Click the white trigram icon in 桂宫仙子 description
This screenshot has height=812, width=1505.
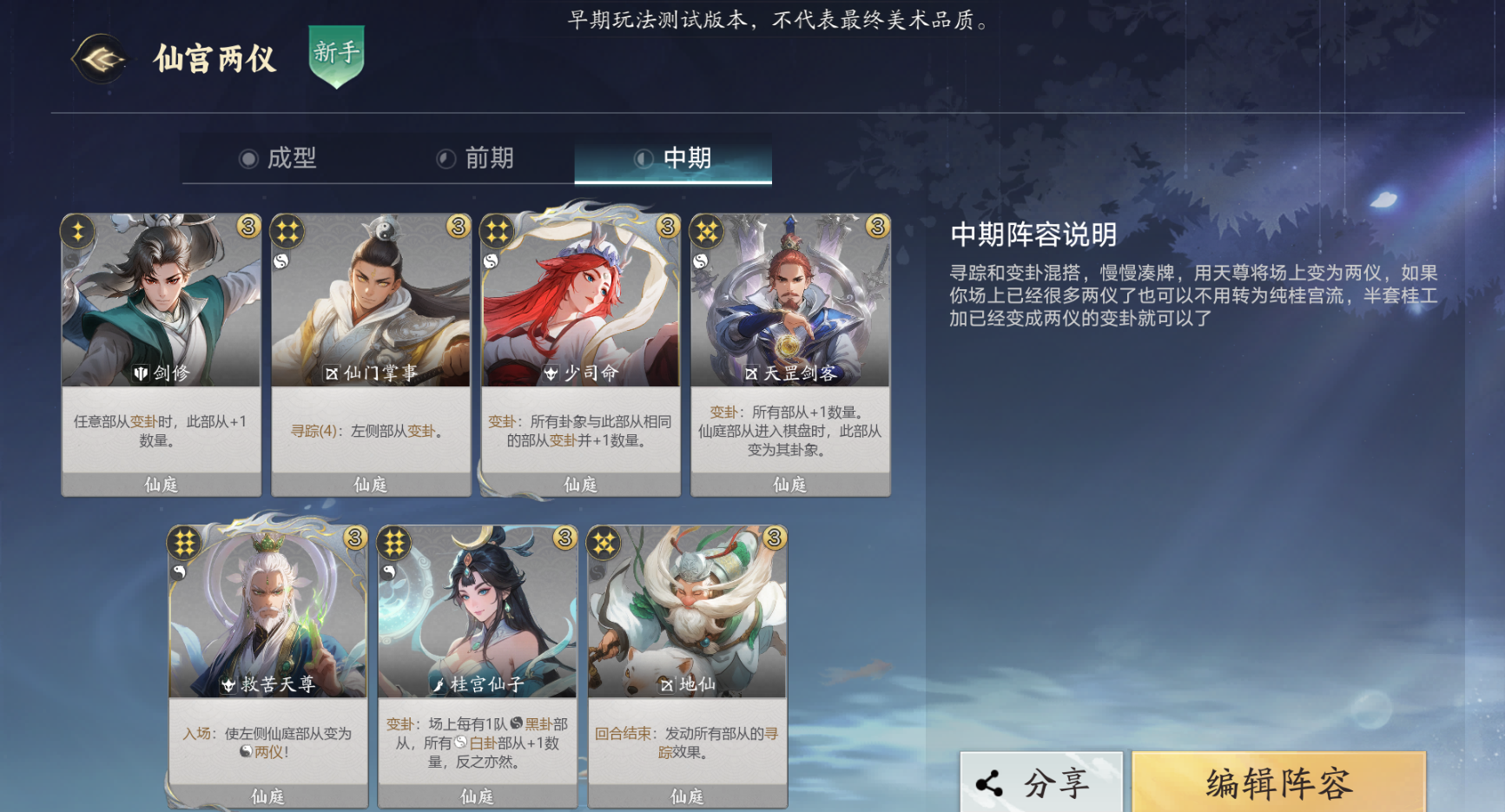point(462,743)
